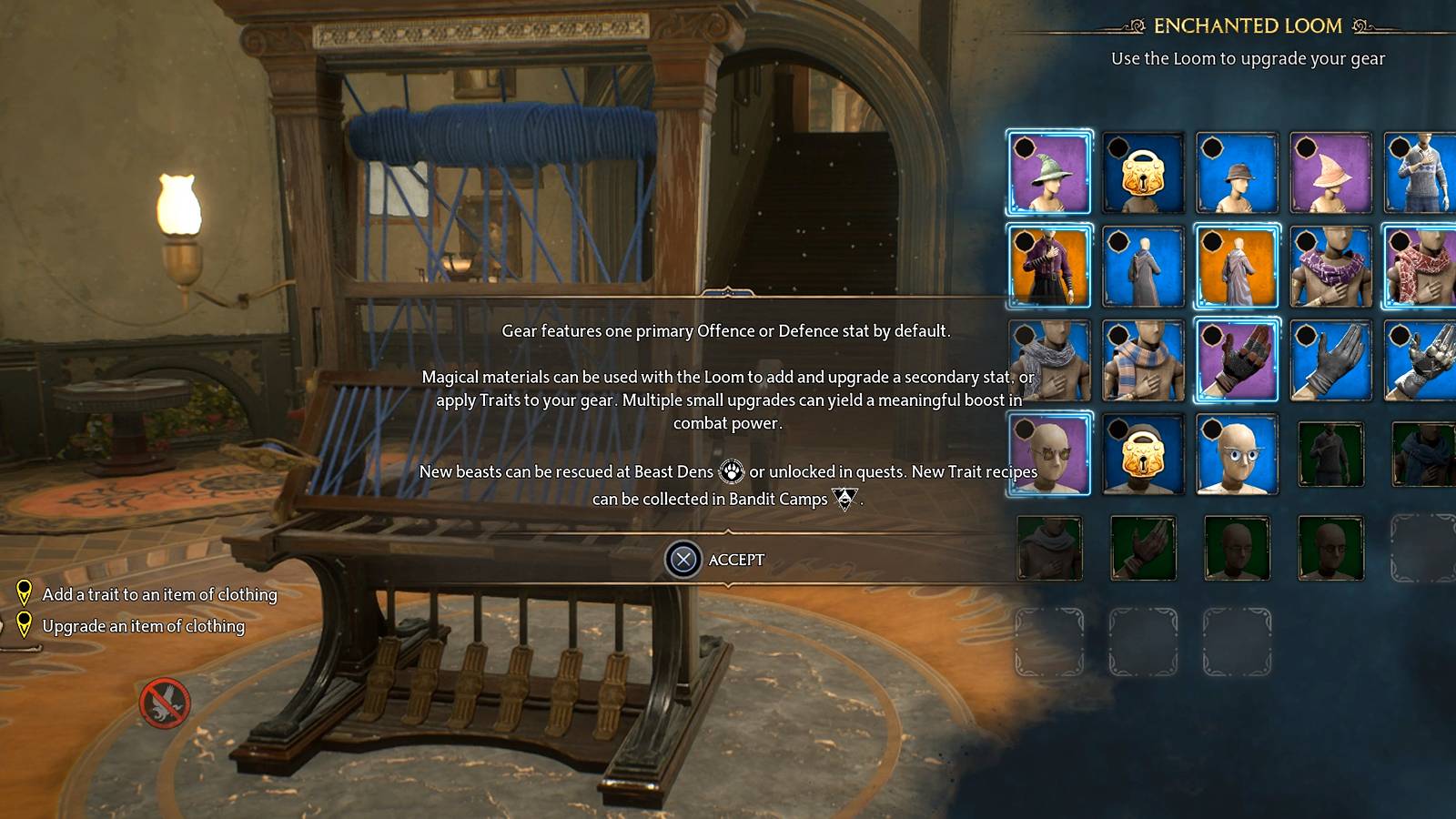Select the white cloak on orange background
Image resolution: width=1456 pixels, height=819 pixels.
click(x=1237, y=267)
